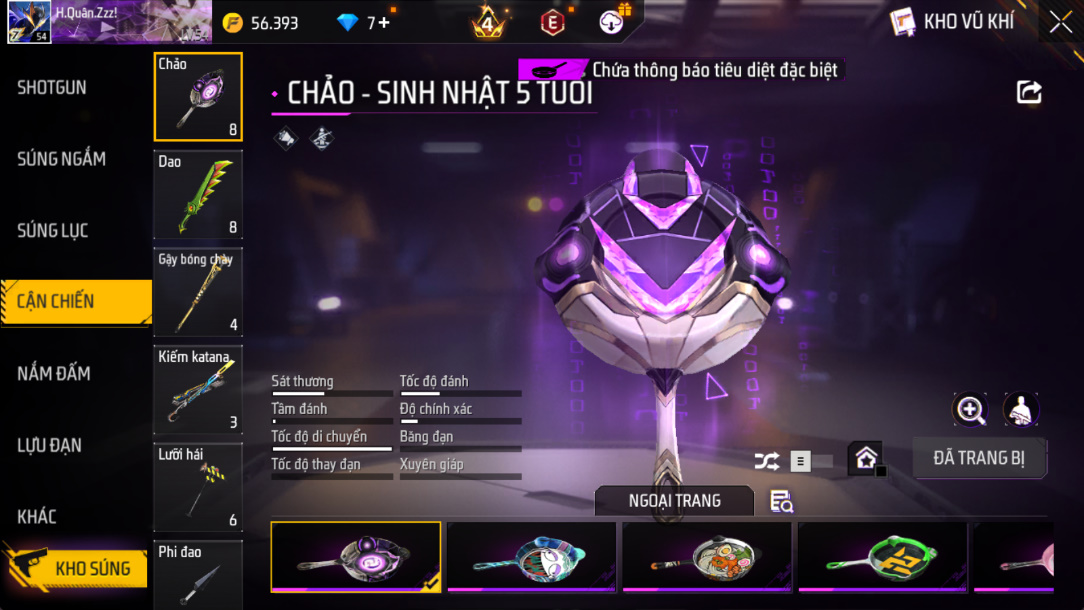Select the Kiếm katana weapon
The width and height of the screenshot is (1084, 610).
pos(198,389)
